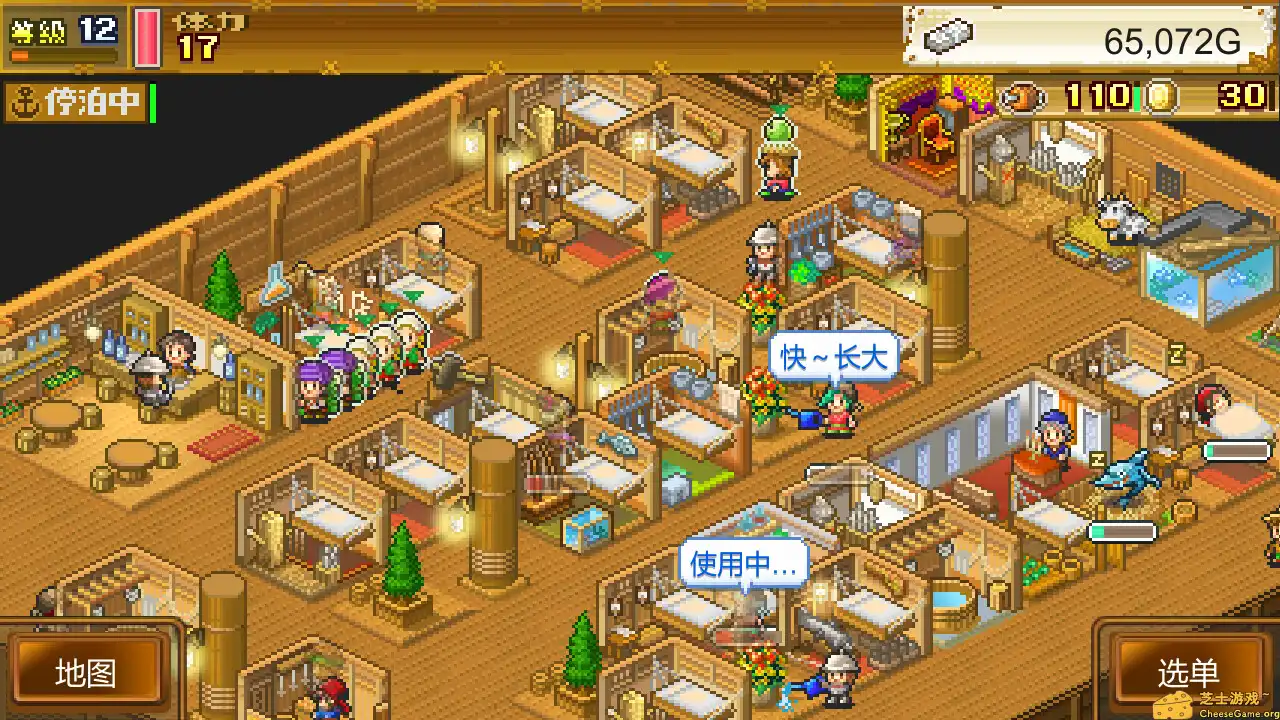Click the throne chair in the golden room
This screenshot has height=720, width=1280.
(932, 130)
